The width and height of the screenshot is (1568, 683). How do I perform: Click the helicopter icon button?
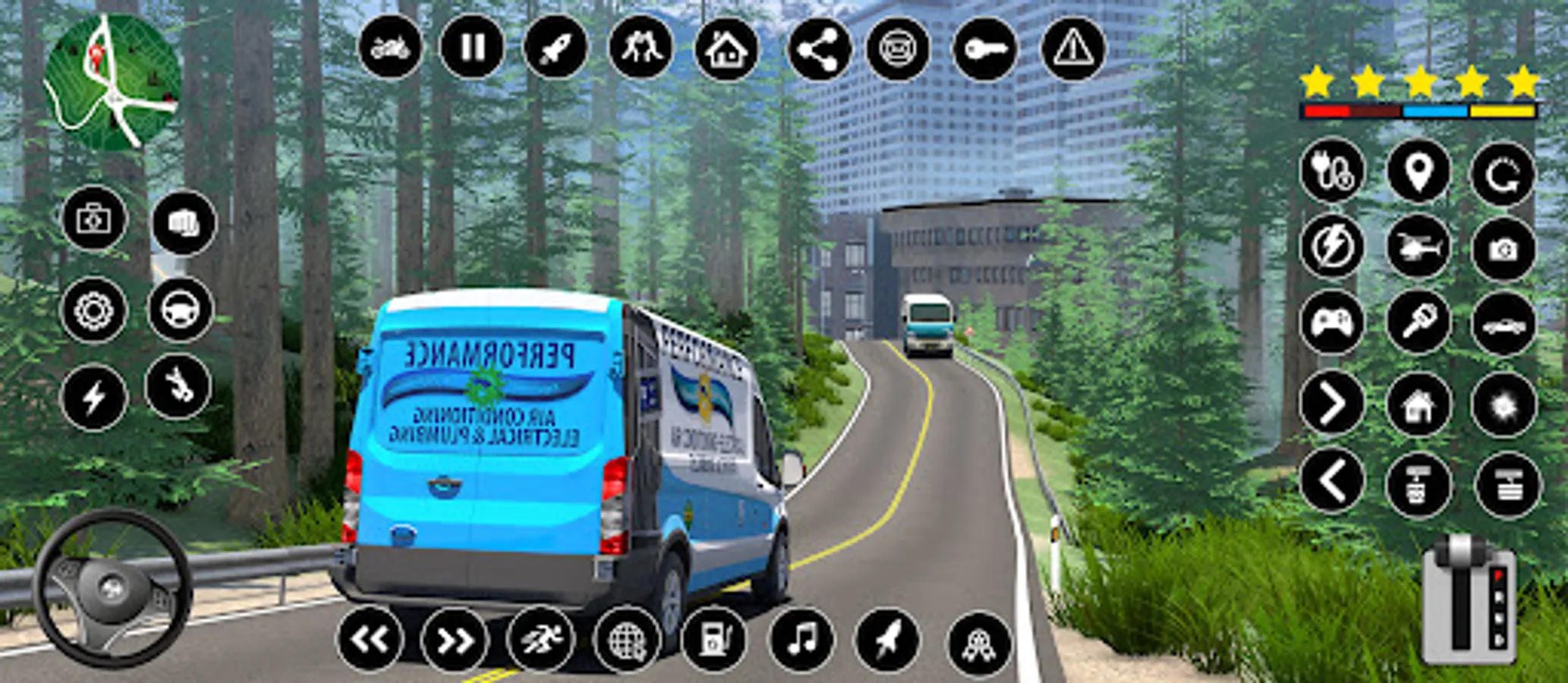[1418, 247]
